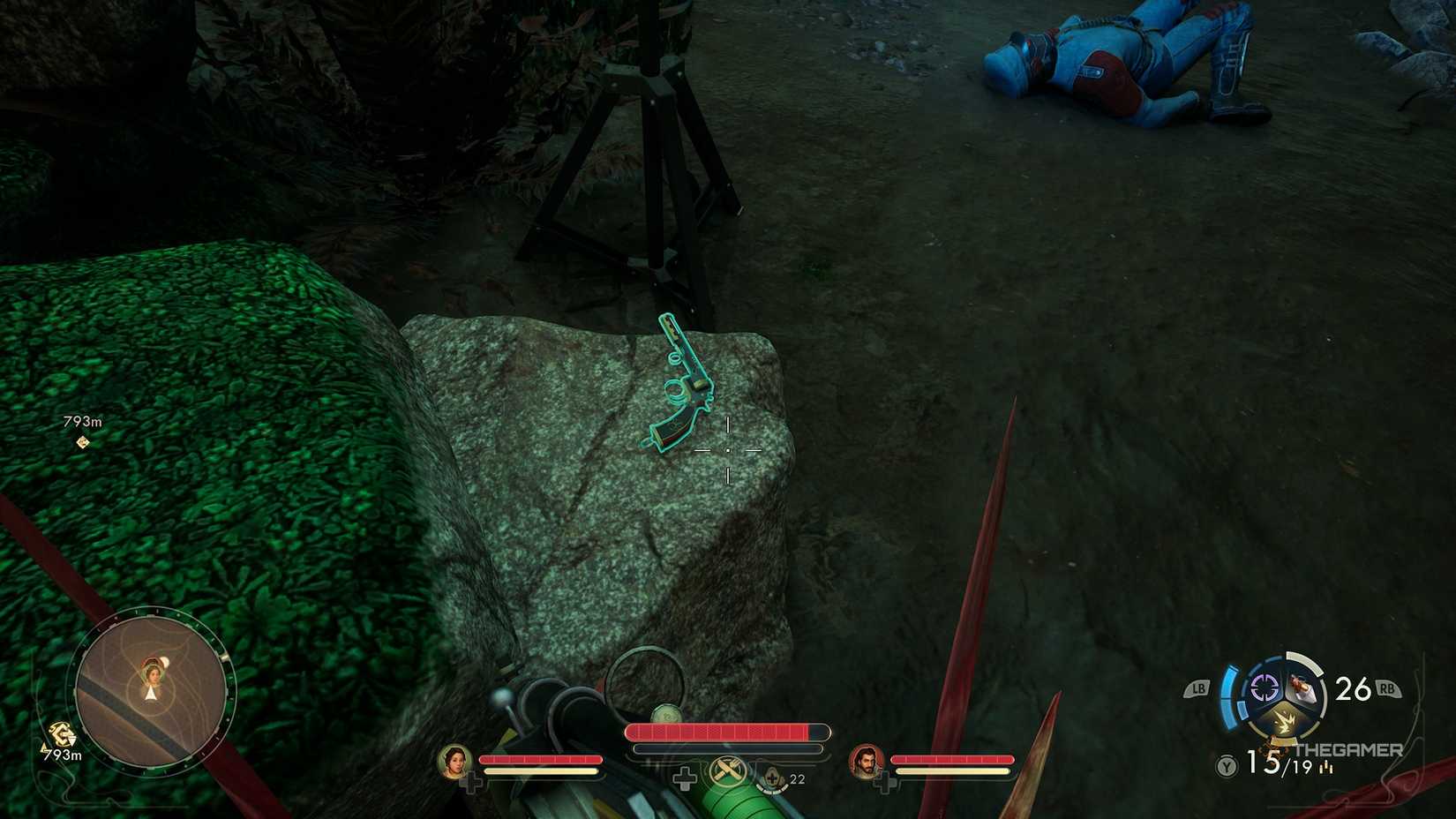Viewport: 1456px width, 819px height.
Task: Toggle the d-pad plus icon under left companion
Action: [474, 781]
